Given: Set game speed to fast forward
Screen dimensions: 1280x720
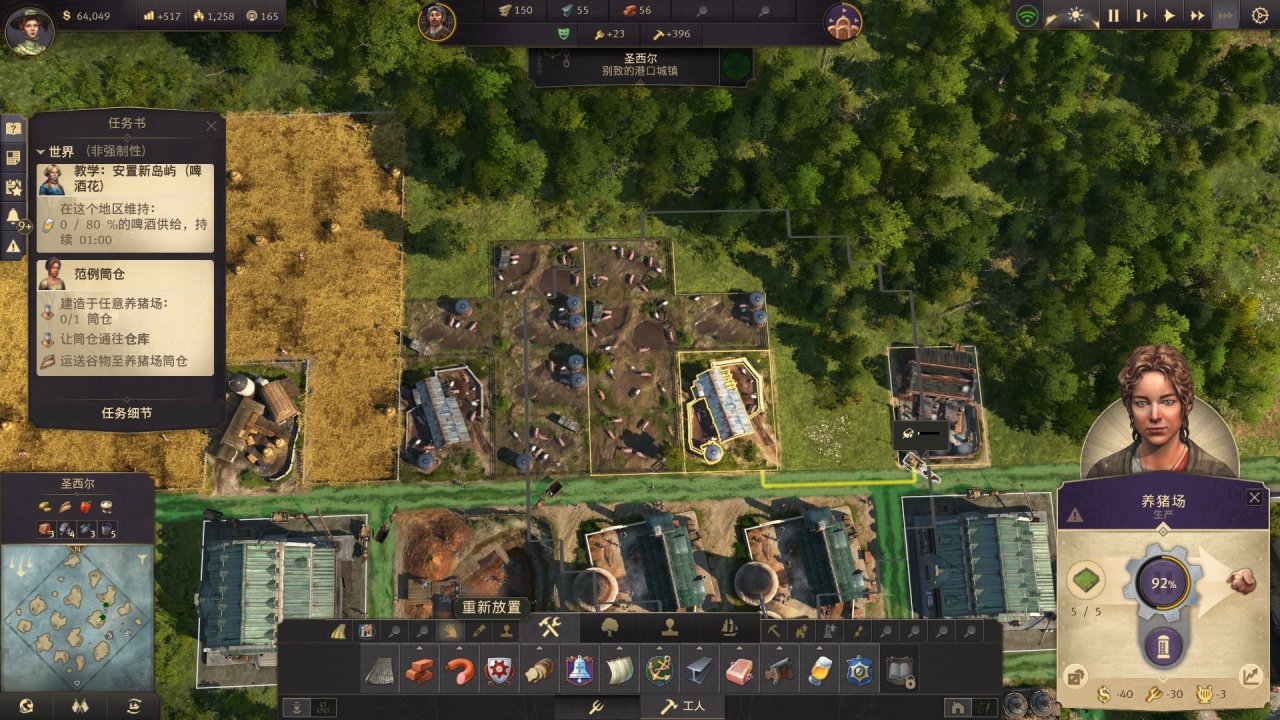Looking at the screenshot, I should (x=1197, y=16).
